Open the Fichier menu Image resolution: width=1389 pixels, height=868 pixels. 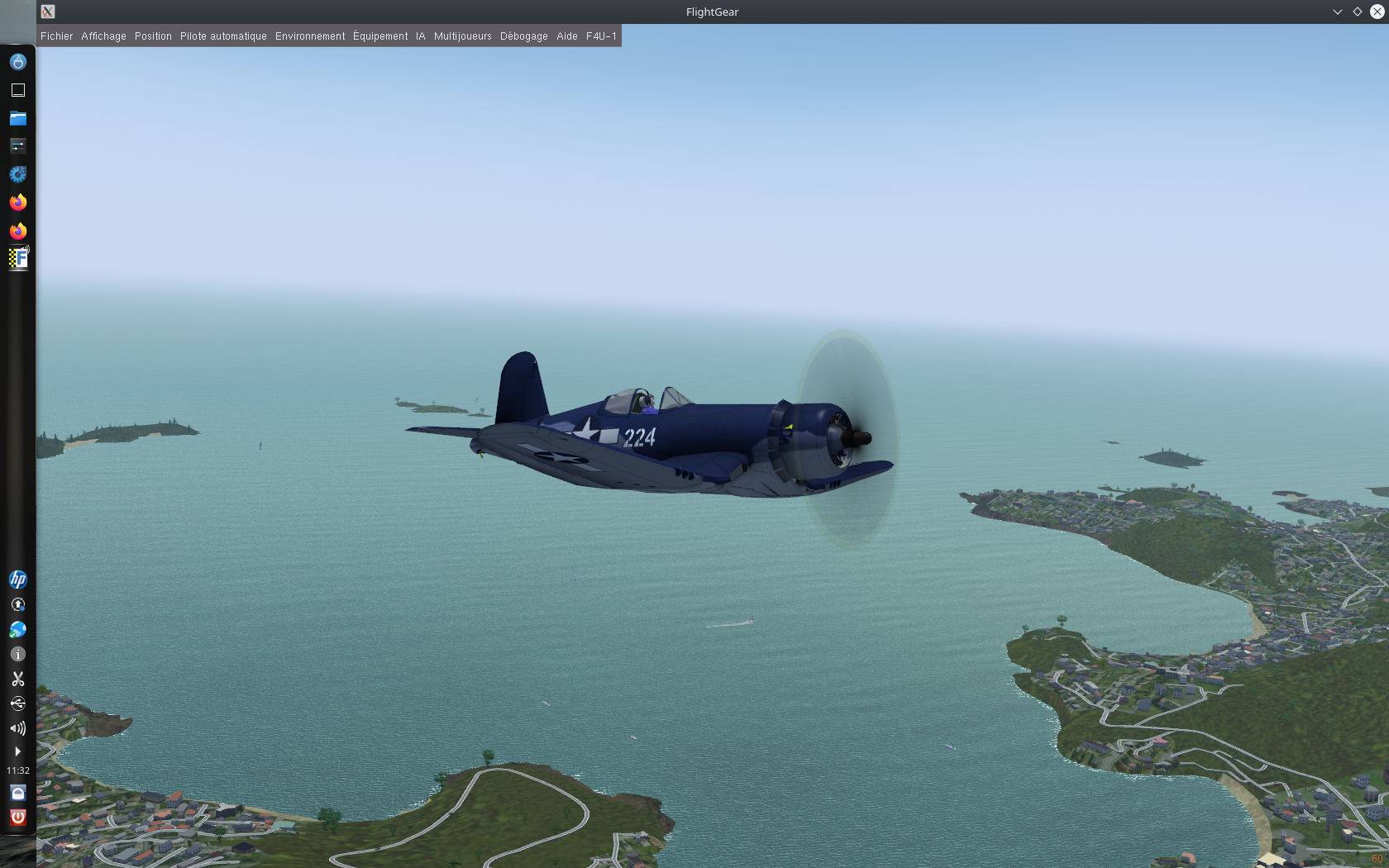tap(56, 36)
